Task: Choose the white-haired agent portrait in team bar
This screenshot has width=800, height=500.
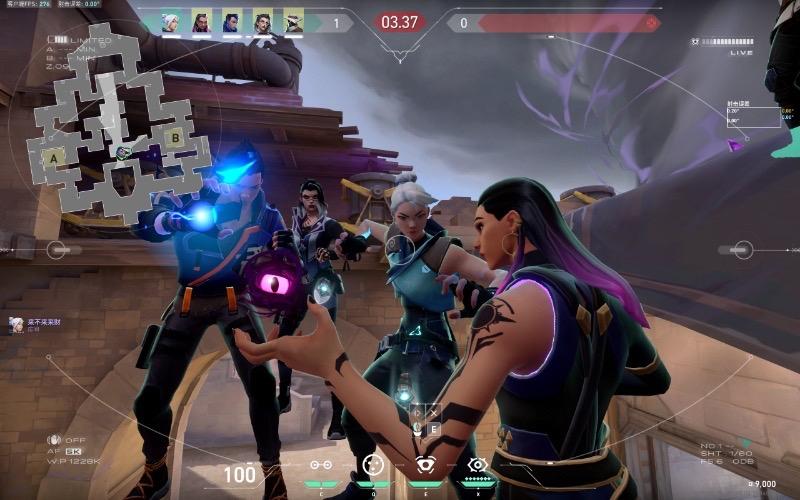Action: click(x=171, y=22)
